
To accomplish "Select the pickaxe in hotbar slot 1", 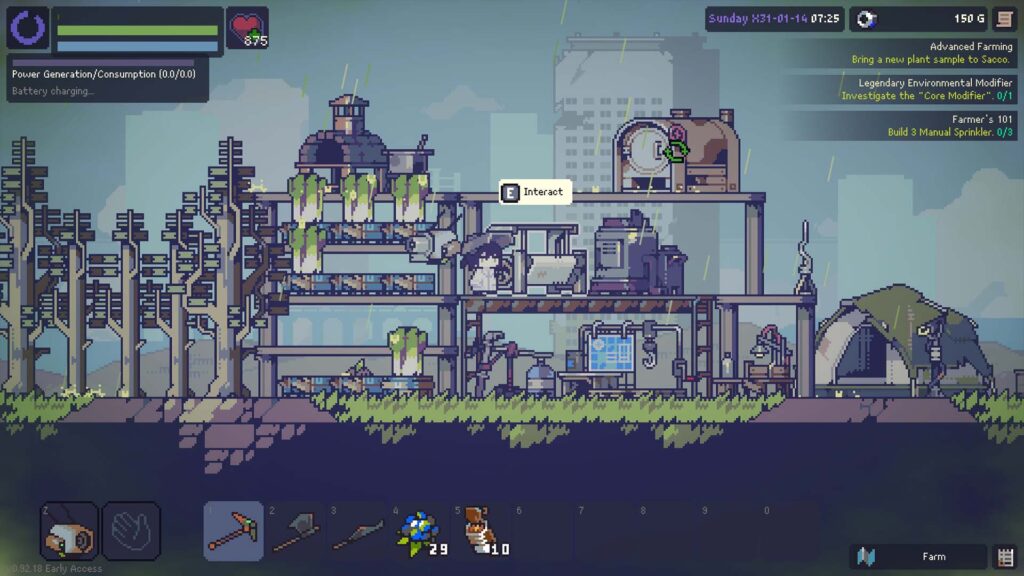I will click(x=234, y=531).
